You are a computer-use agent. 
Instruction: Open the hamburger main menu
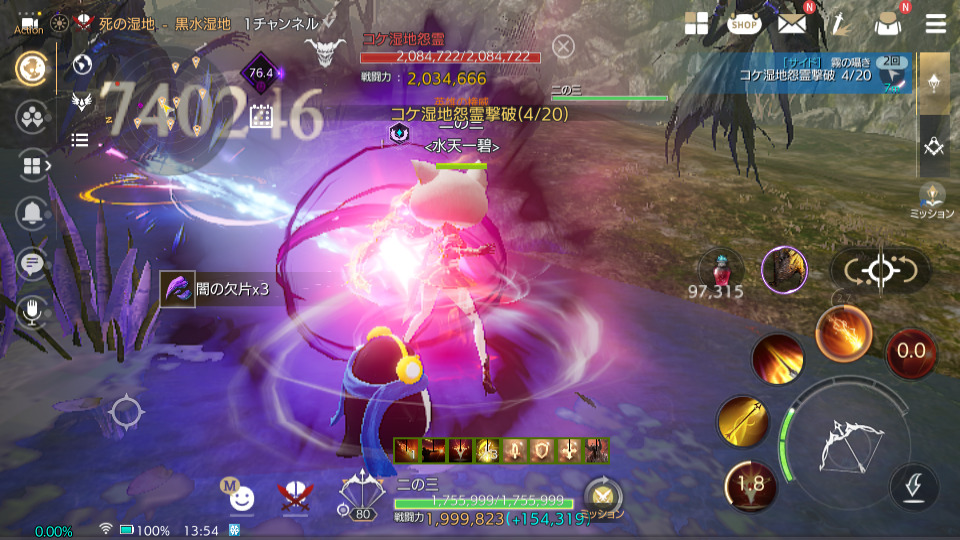(936, 24)
